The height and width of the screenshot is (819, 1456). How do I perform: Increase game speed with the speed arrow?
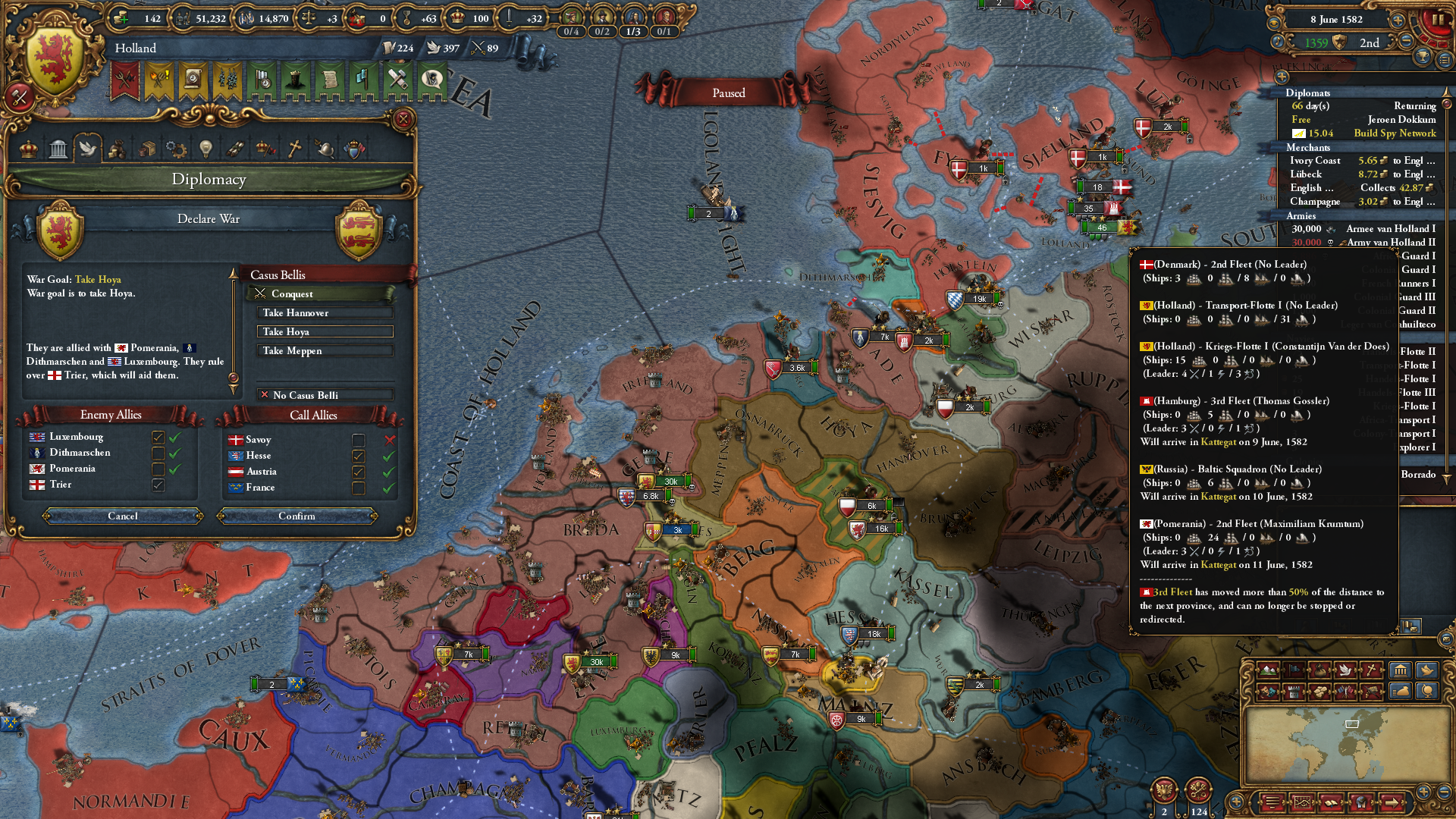point(1399,20)
